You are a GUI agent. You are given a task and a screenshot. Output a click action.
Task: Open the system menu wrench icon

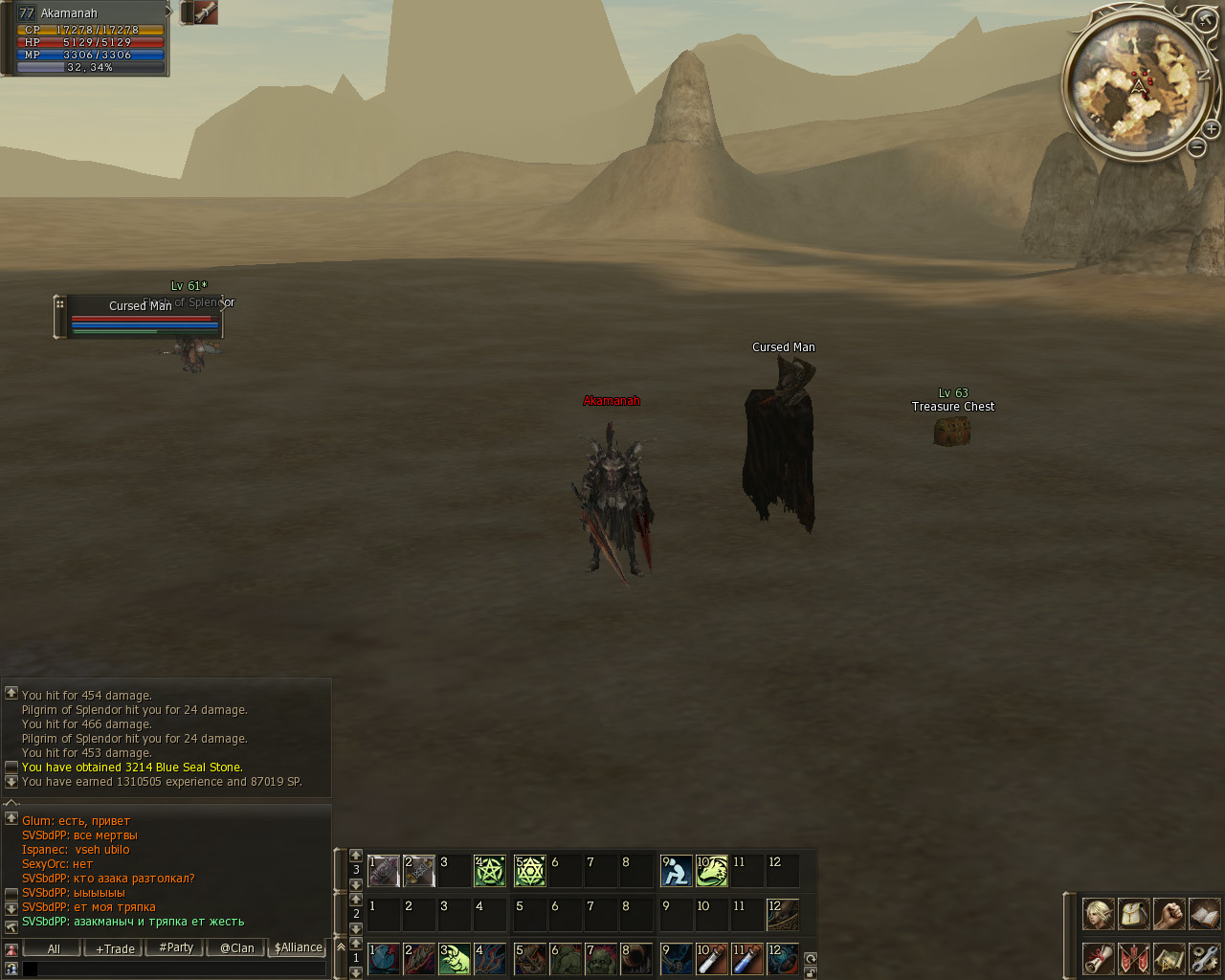click(x=1204, y=957)
